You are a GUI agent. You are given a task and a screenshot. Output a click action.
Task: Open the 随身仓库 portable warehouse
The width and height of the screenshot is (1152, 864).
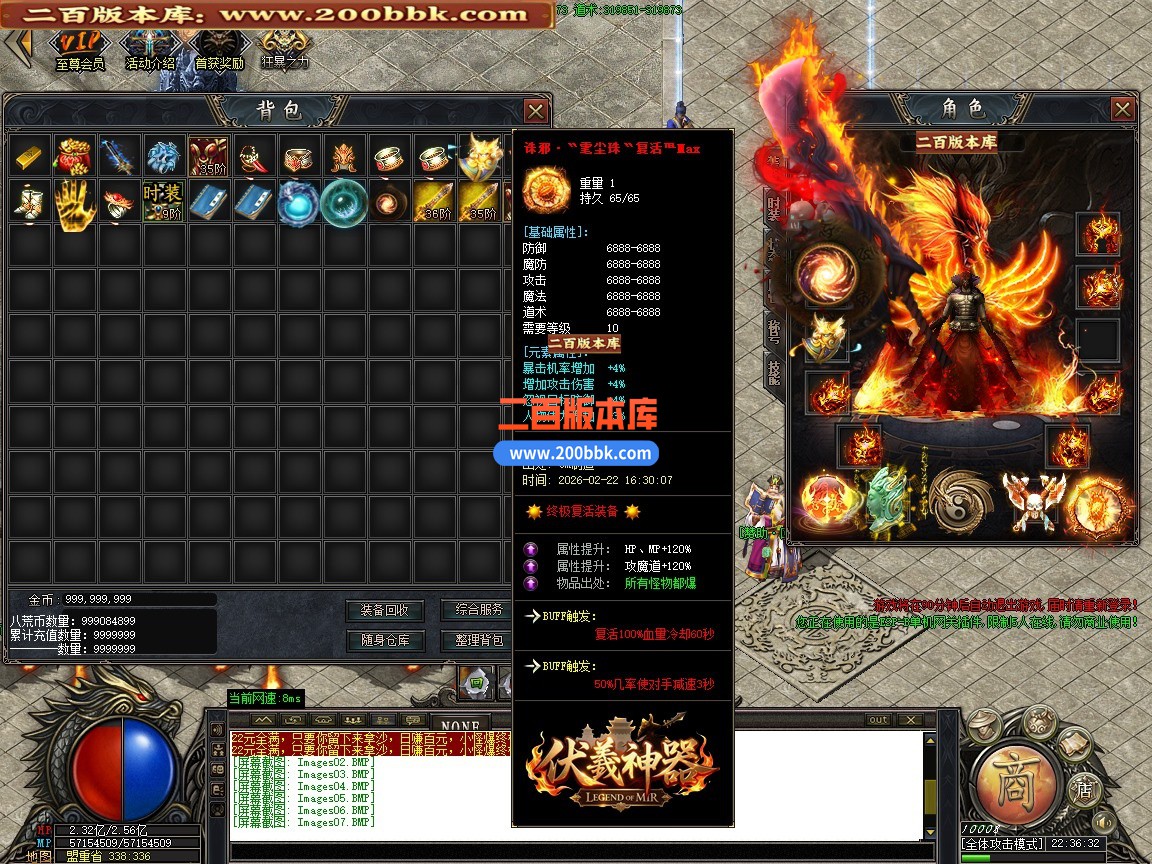pyautogui.click(x=385, y=640)
